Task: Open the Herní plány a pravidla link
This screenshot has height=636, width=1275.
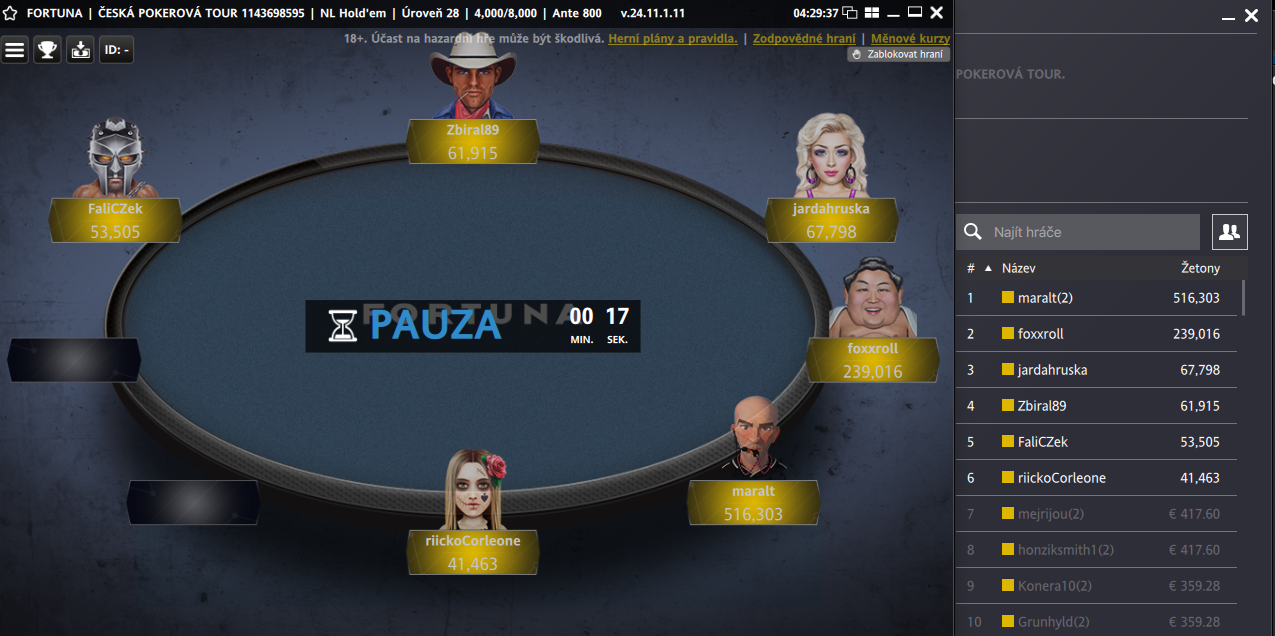Action: (673, 39)
